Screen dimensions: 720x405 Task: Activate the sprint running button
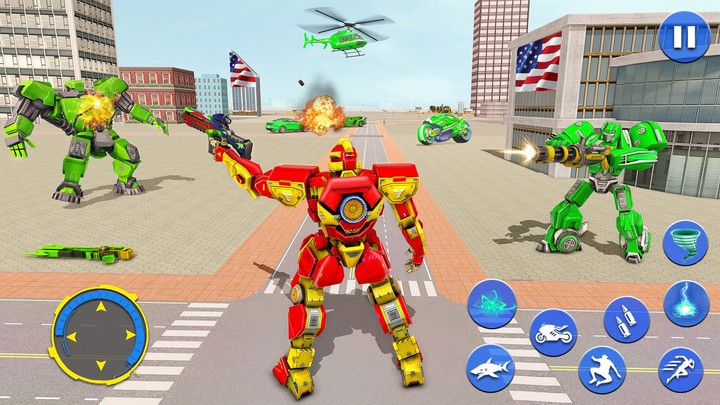680,369
